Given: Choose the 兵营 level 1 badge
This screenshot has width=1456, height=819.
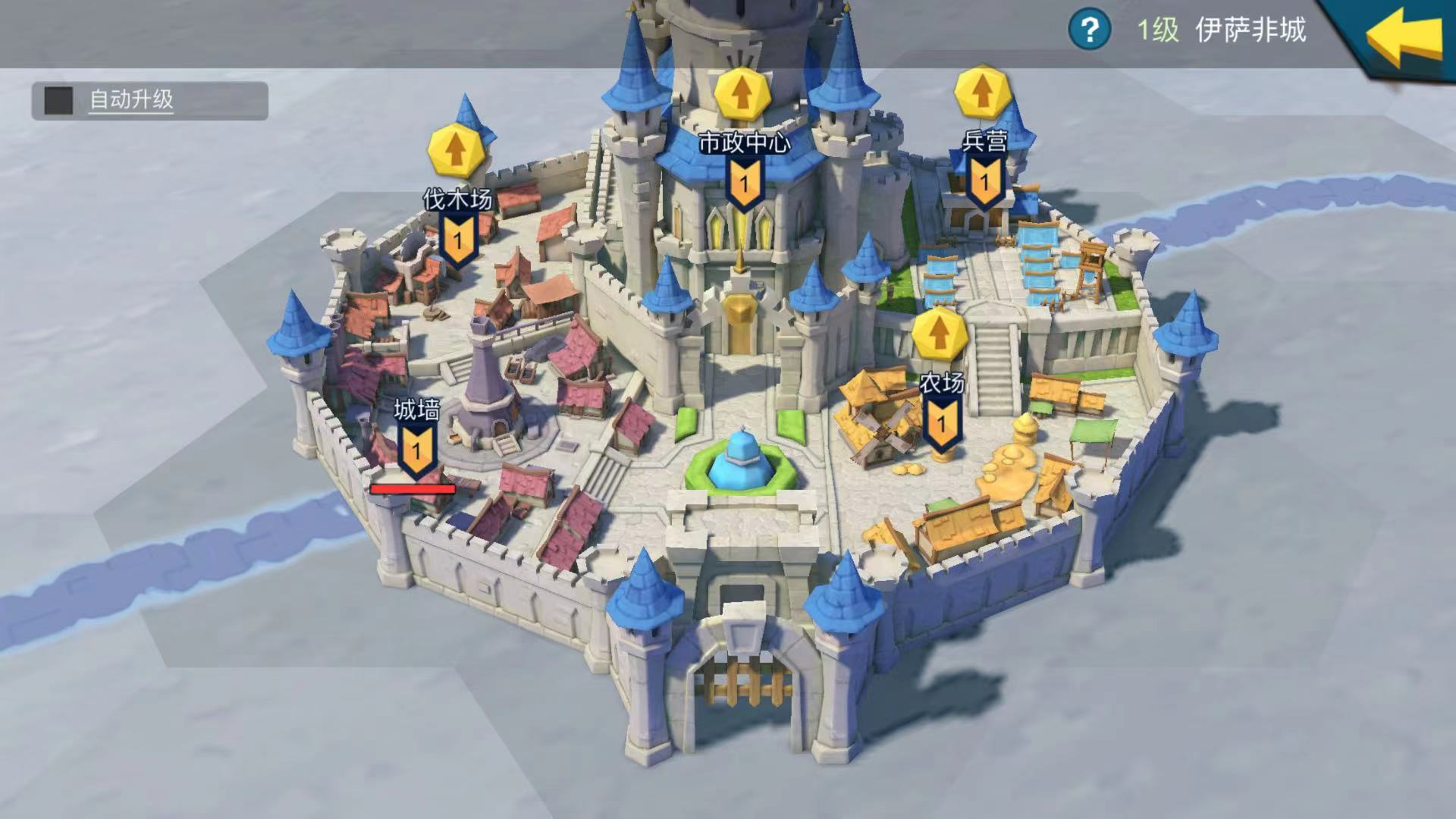Looking at the screenshot, I should tap(984, 183).
